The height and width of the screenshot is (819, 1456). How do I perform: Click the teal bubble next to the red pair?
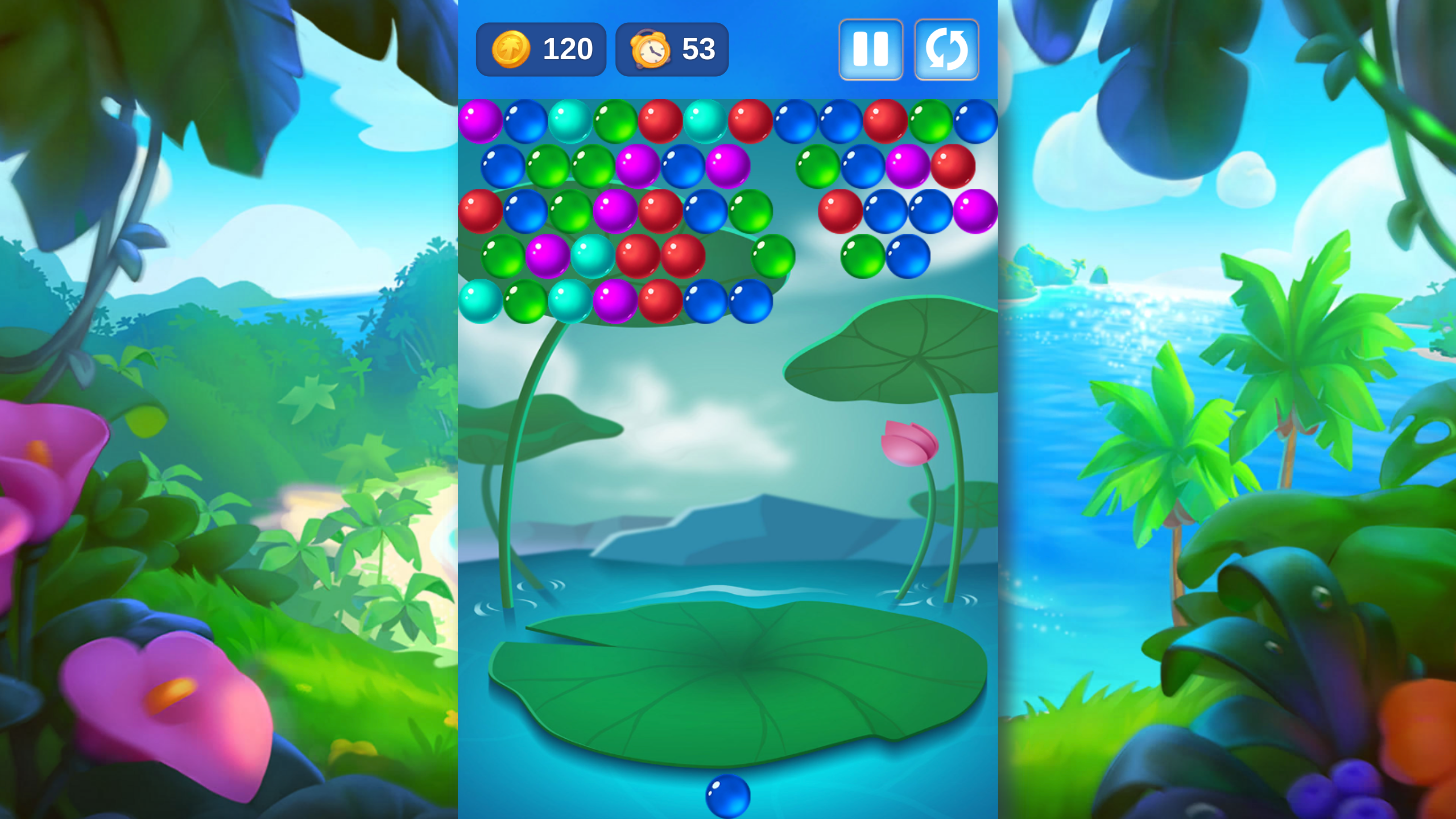[x=591, y=257]
